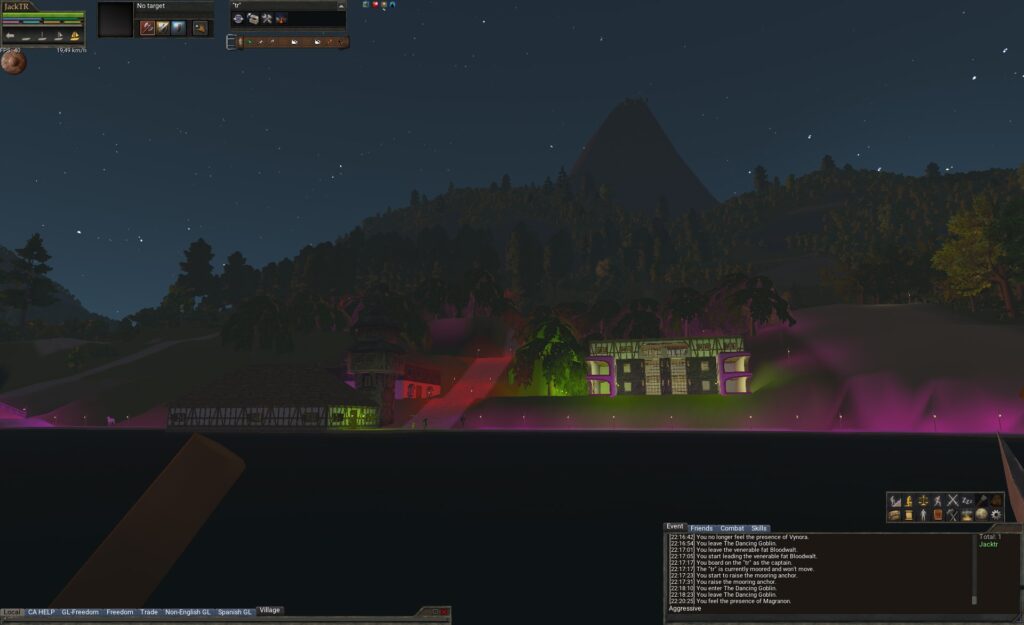Select the Event tab
The image size is (1024, 625).
[x=675, y=527]
